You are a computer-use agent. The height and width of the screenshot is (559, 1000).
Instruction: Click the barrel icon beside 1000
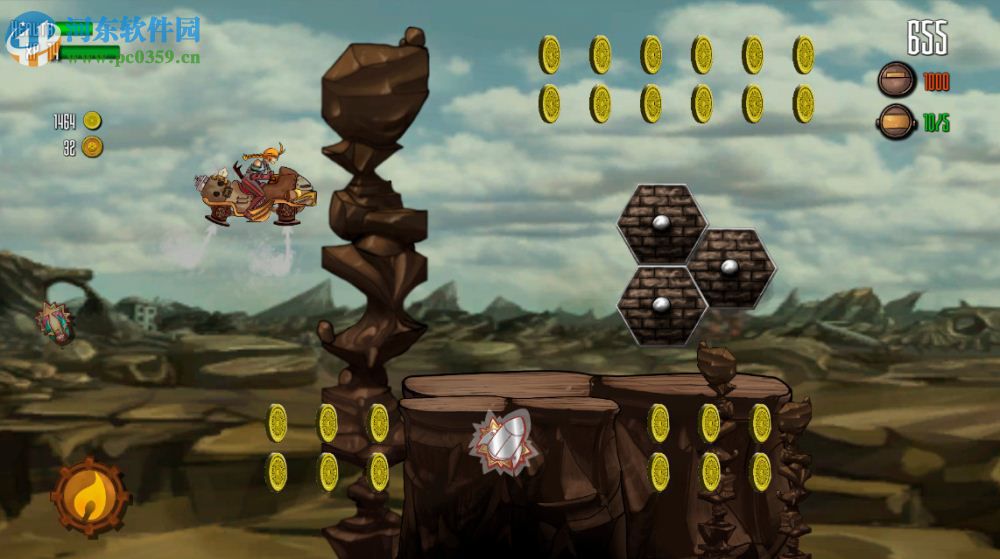[x=897, y=80]
